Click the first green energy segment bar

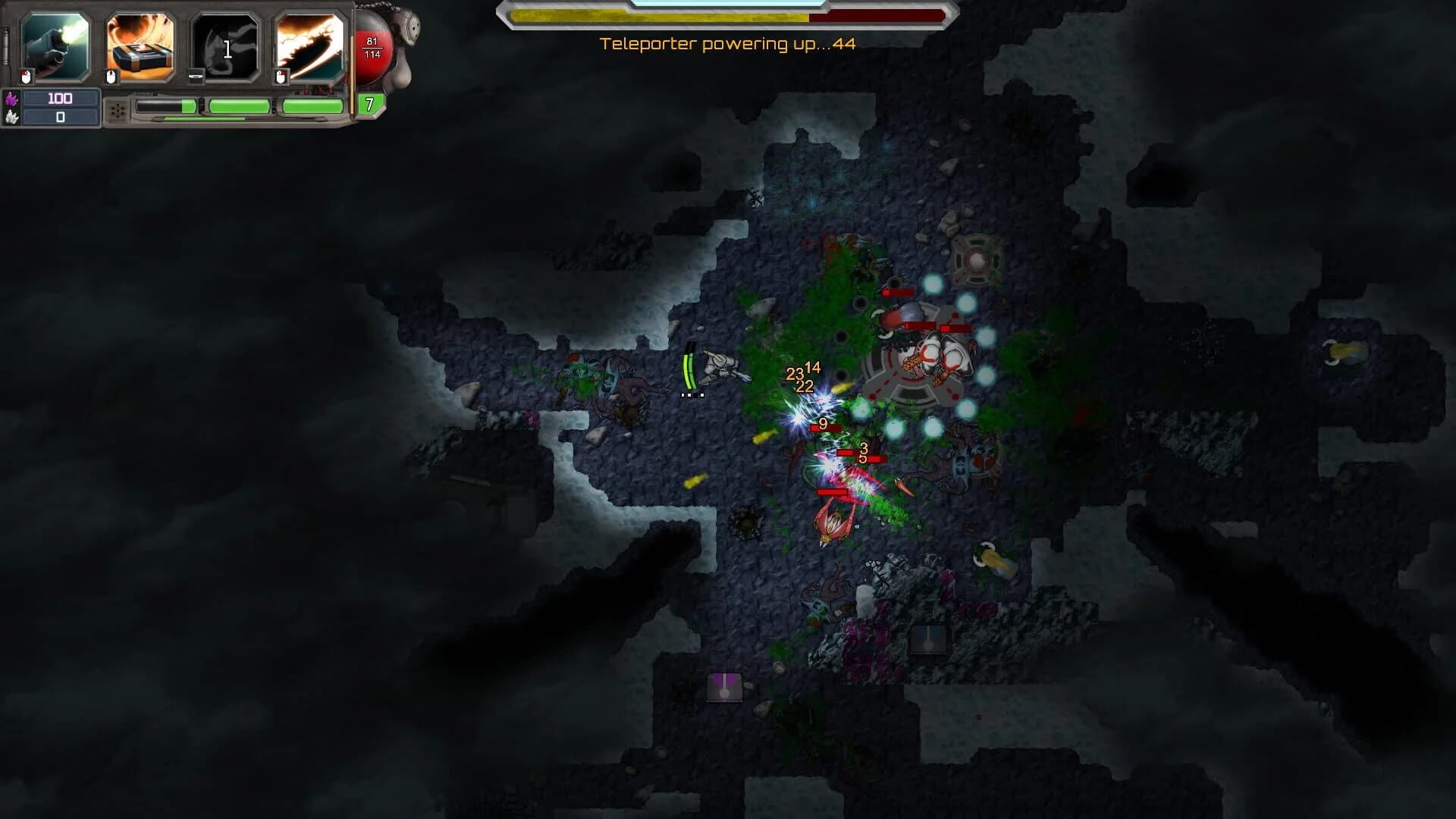pyautogui.click(x=168, y=106)
